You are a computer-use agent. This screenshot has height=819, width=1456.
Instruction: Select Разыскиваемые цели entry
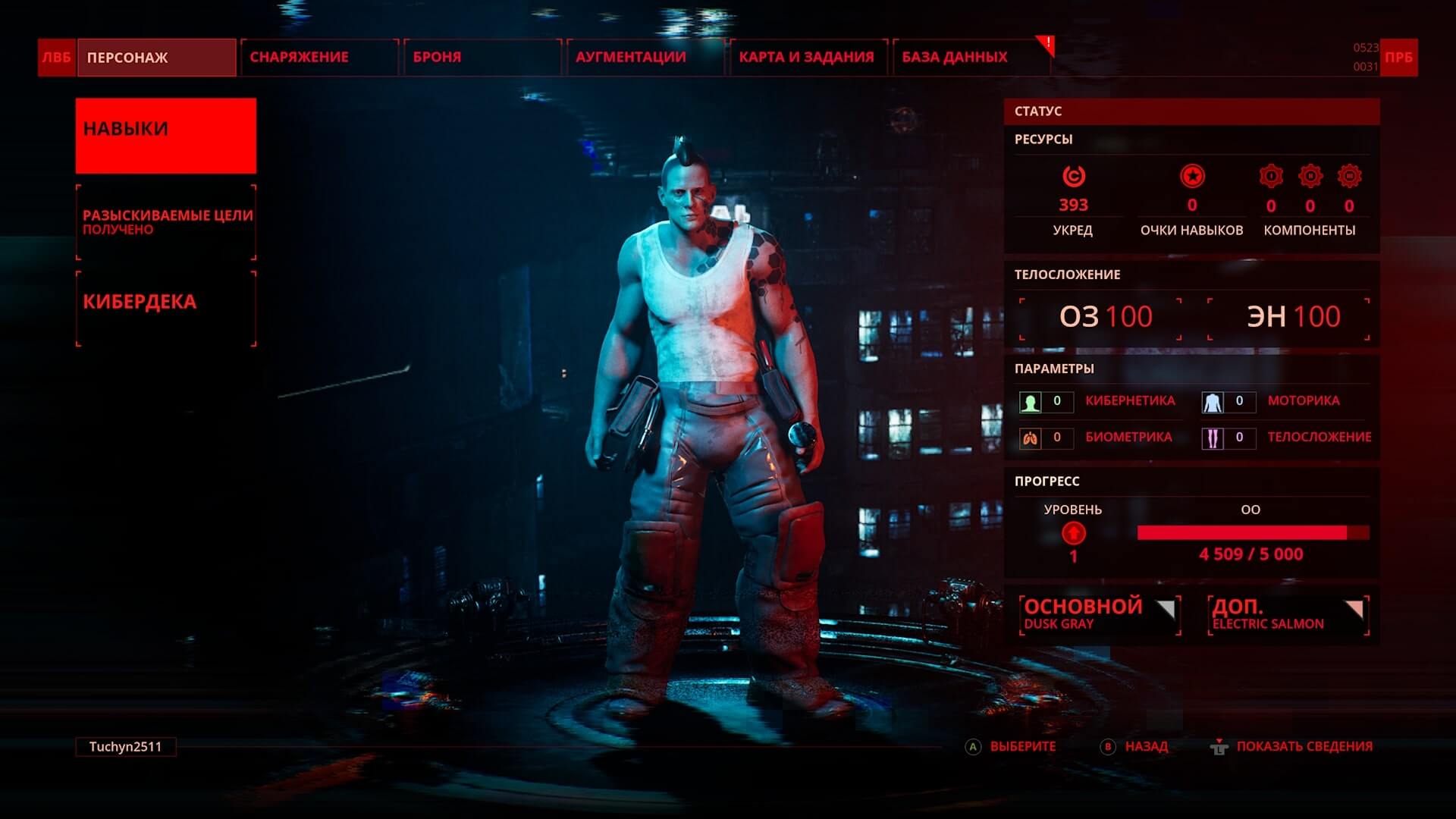point(165,222)
